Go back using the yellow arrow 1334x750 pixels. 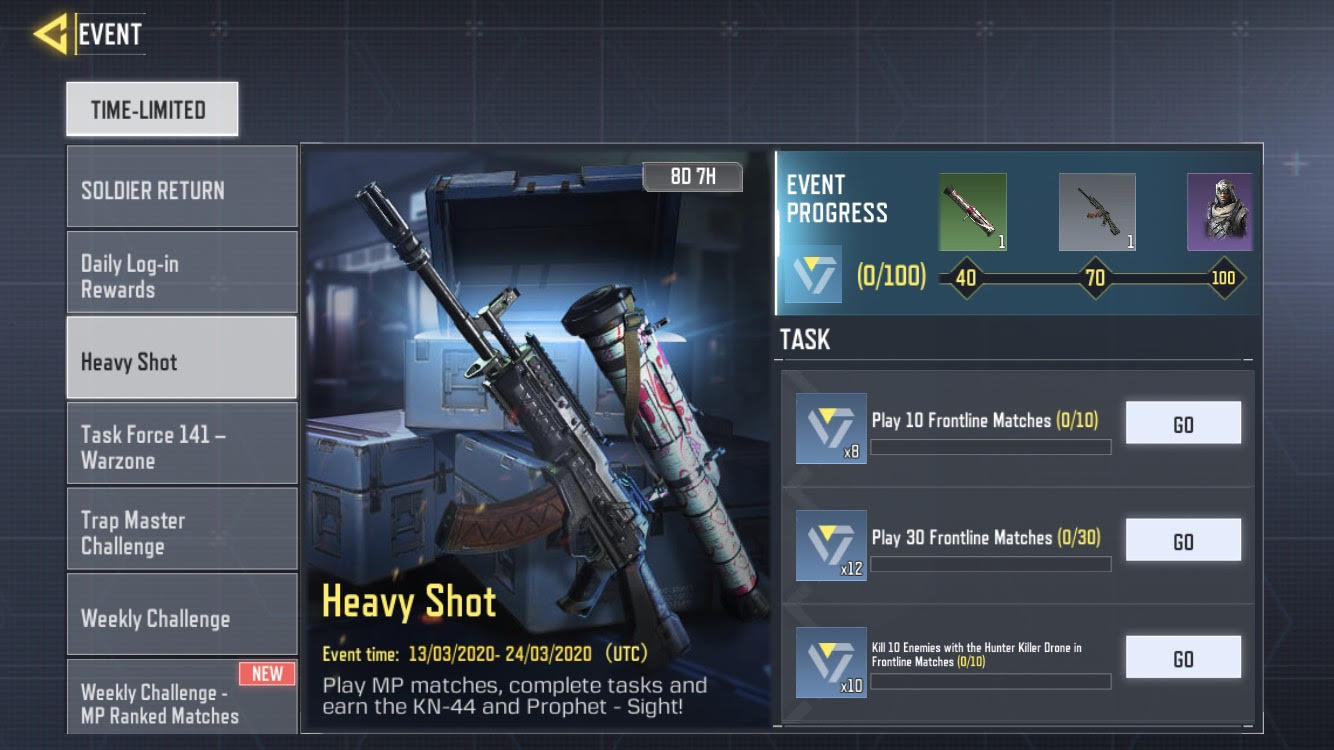[50, 34]
